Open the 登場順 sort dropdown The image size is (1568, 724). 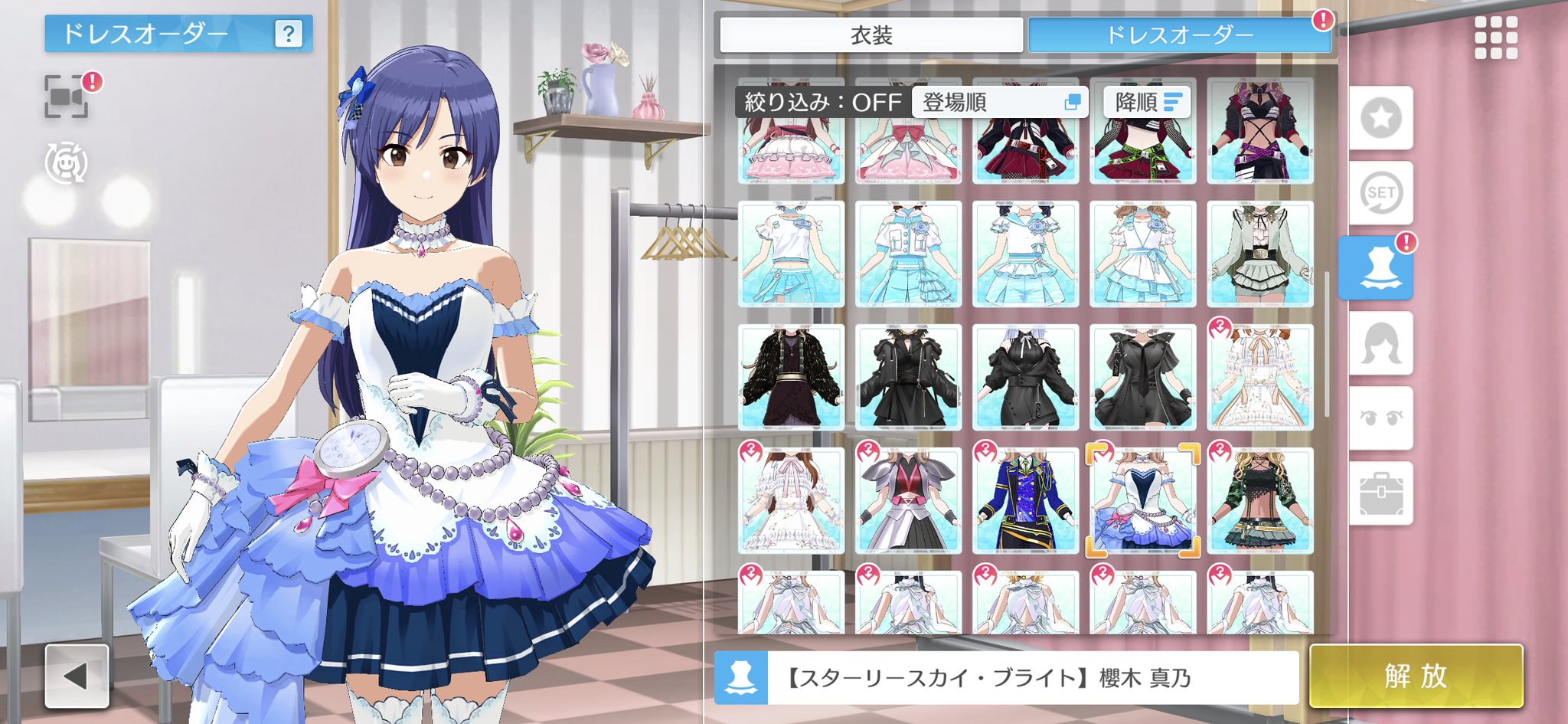(x=1000, y=102)
